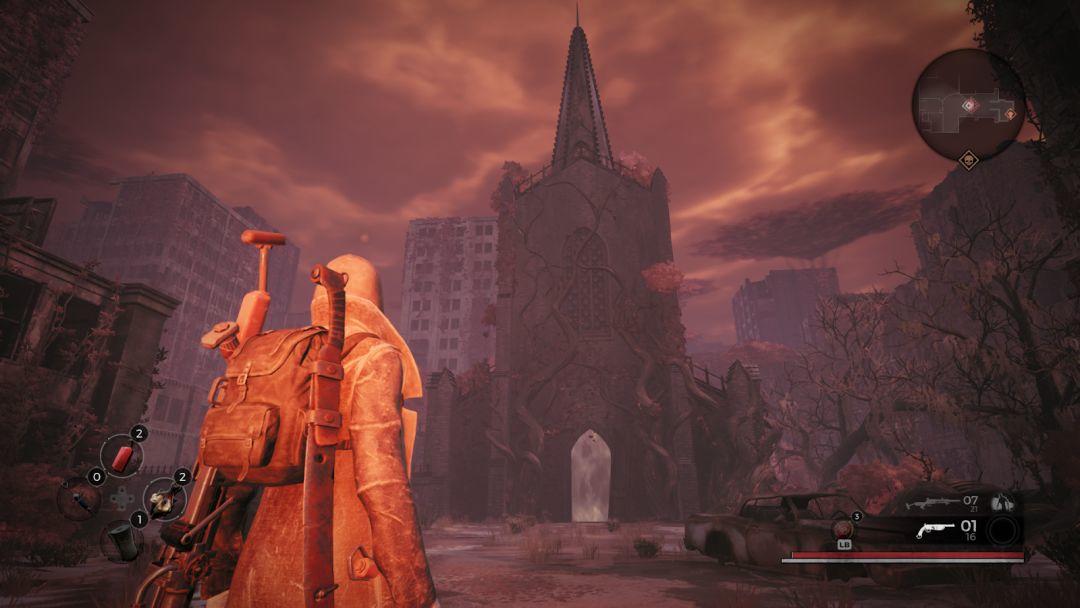Click the skull marker below the minimap

pyautogui.click(x=968, y=160)
